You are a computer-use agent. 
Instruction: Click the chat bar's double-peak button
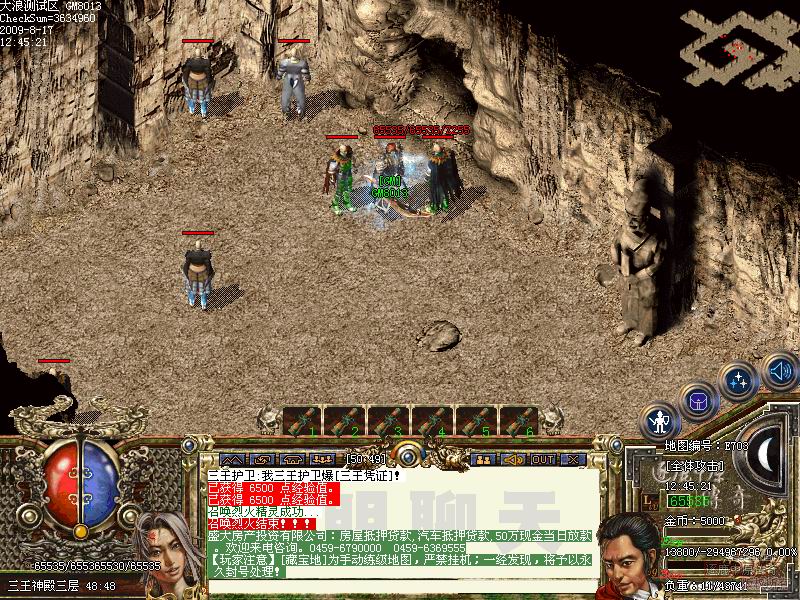click(232, 459)
